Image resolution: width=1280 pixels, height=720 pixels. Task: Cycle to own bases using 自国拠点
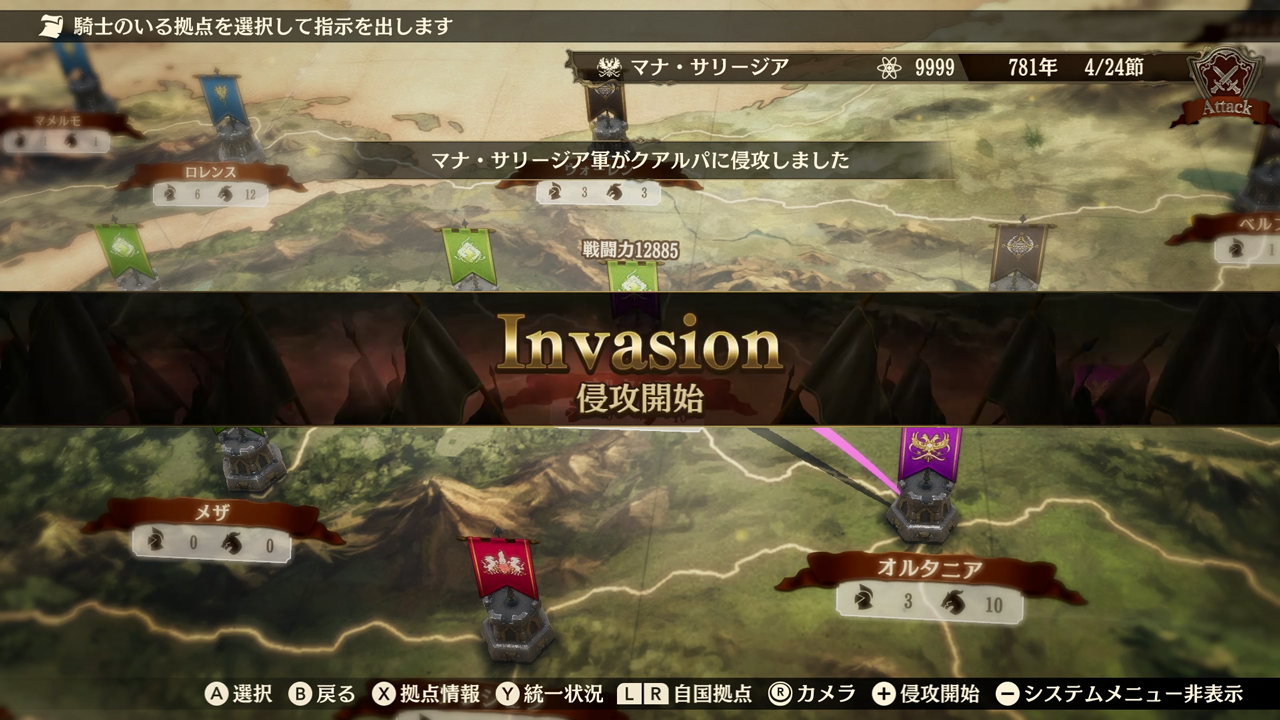pyautogui.click(x=712, y=697)
